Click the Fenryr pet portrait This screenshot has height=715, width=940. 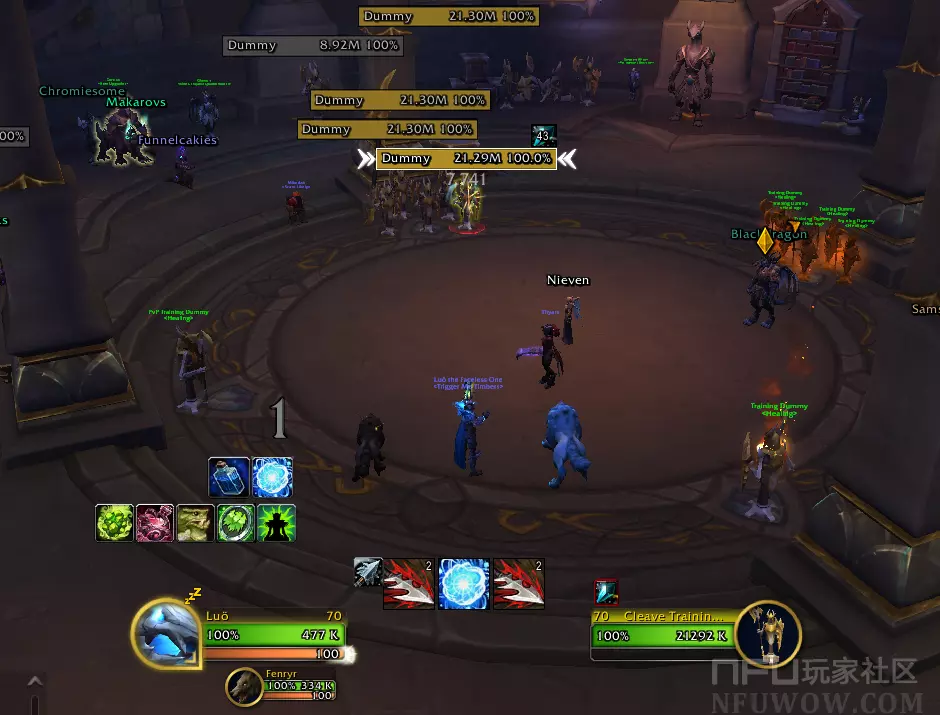click(243, 685)
